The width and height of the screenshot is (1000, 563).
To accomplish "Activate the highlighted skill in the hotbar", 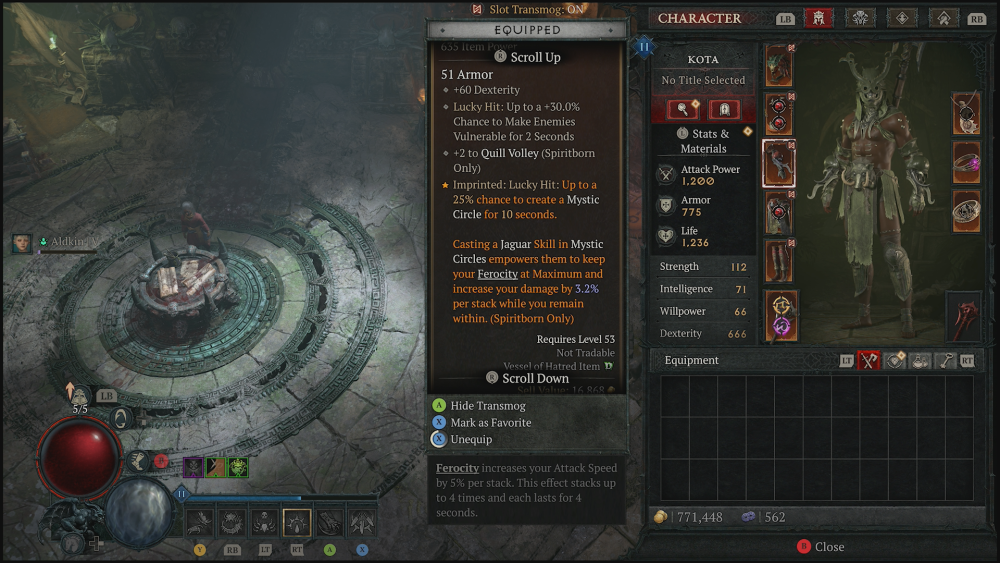I will [297, 522].
